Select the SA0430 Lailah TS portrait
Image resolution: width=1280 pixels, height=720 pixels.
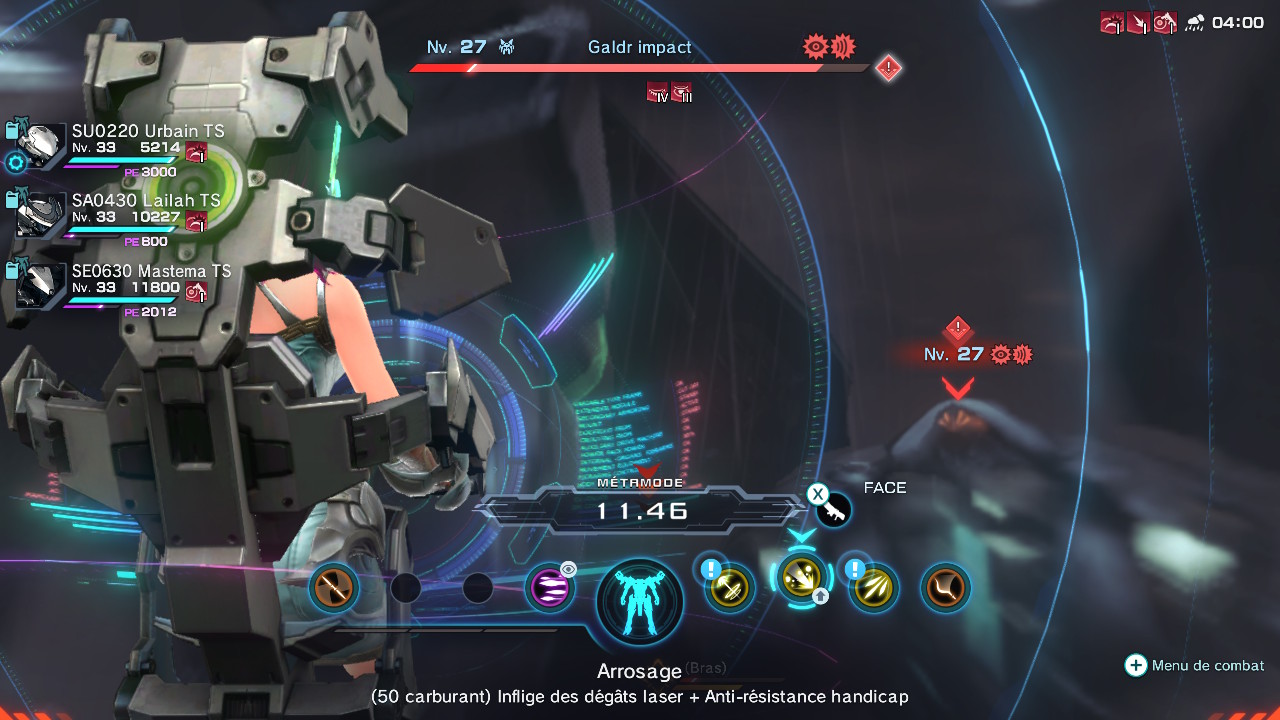[x=41, y=214]
